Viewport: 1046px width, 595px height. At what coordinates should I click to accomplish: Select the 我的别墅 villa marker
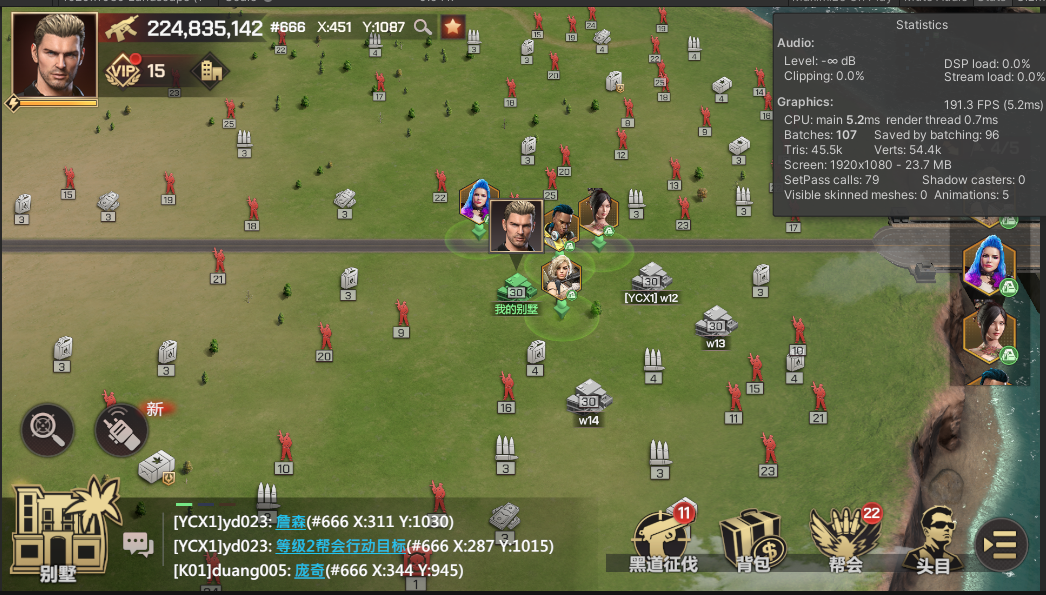pos(516,292)
